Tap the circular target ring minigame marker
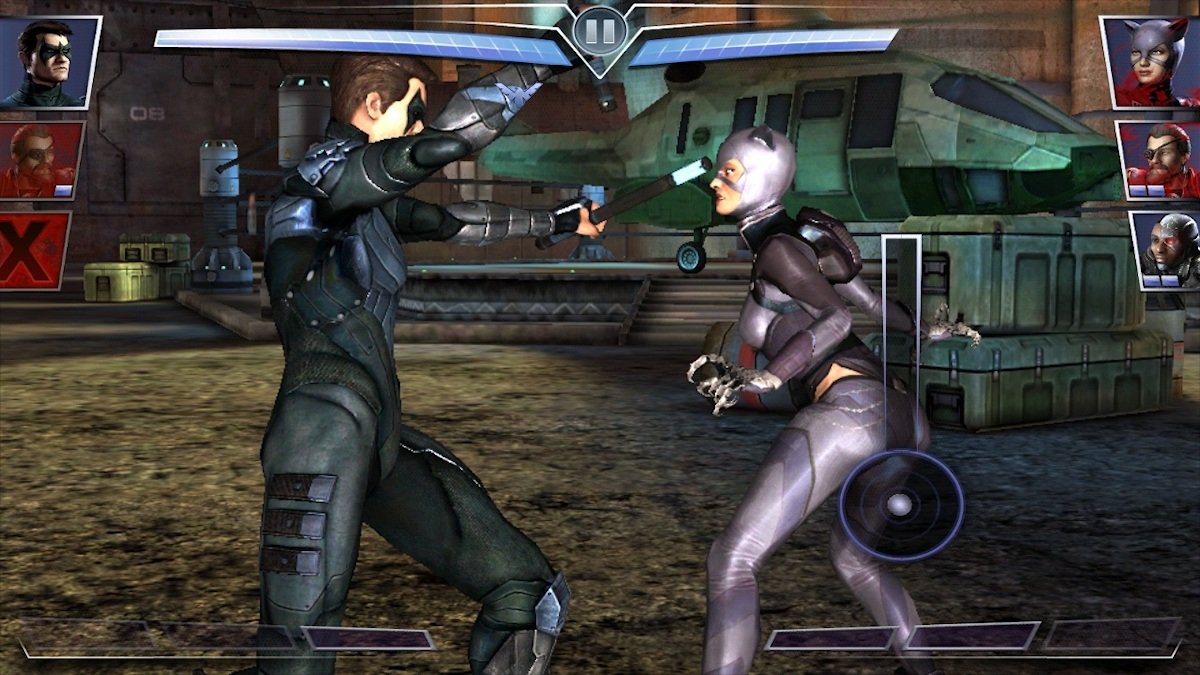This screenshot has width=1200, height=675. coord(900,504)
